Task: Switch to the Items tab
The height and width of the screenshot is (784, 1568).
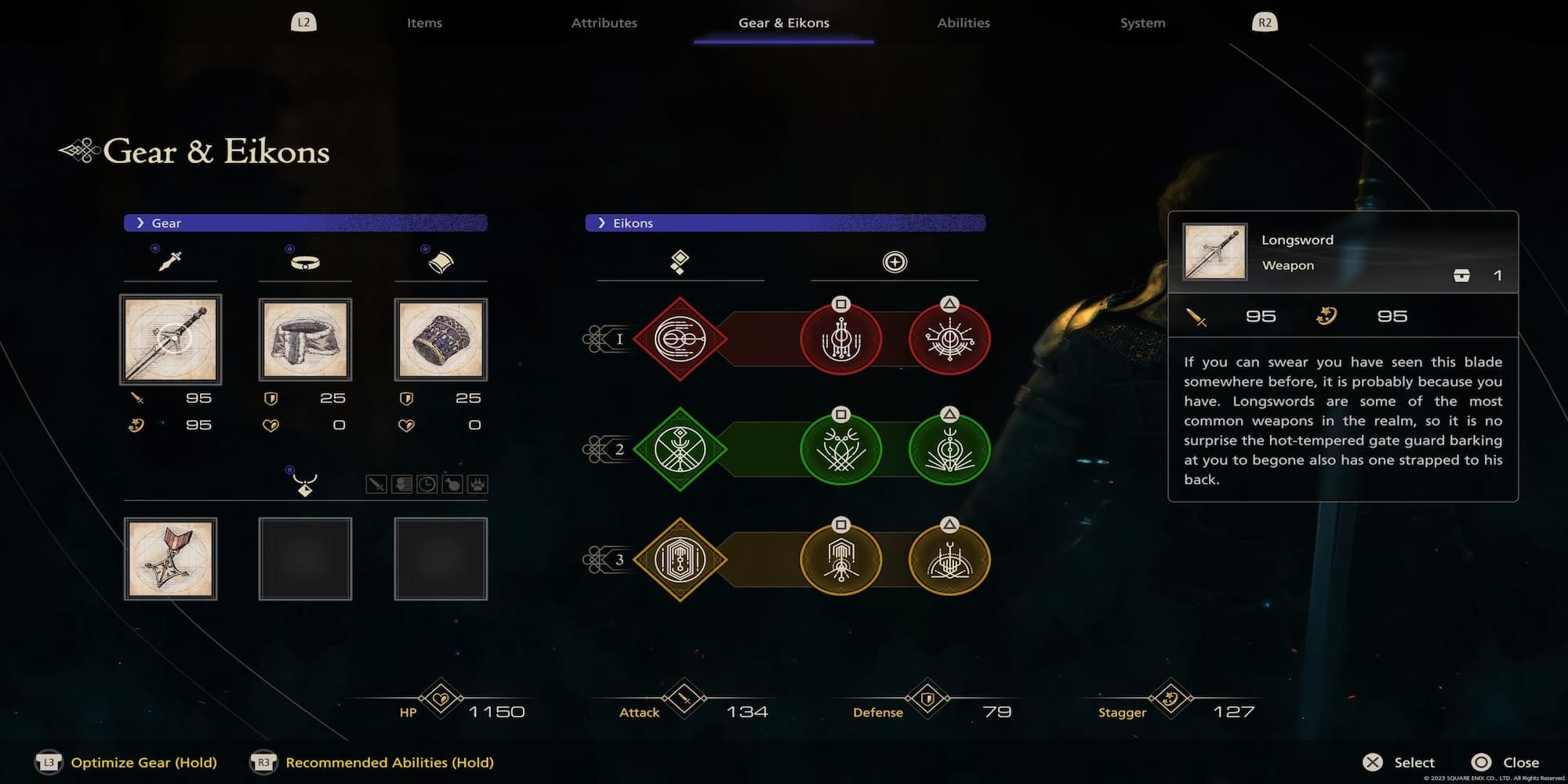Action: (x=424, y=23)
